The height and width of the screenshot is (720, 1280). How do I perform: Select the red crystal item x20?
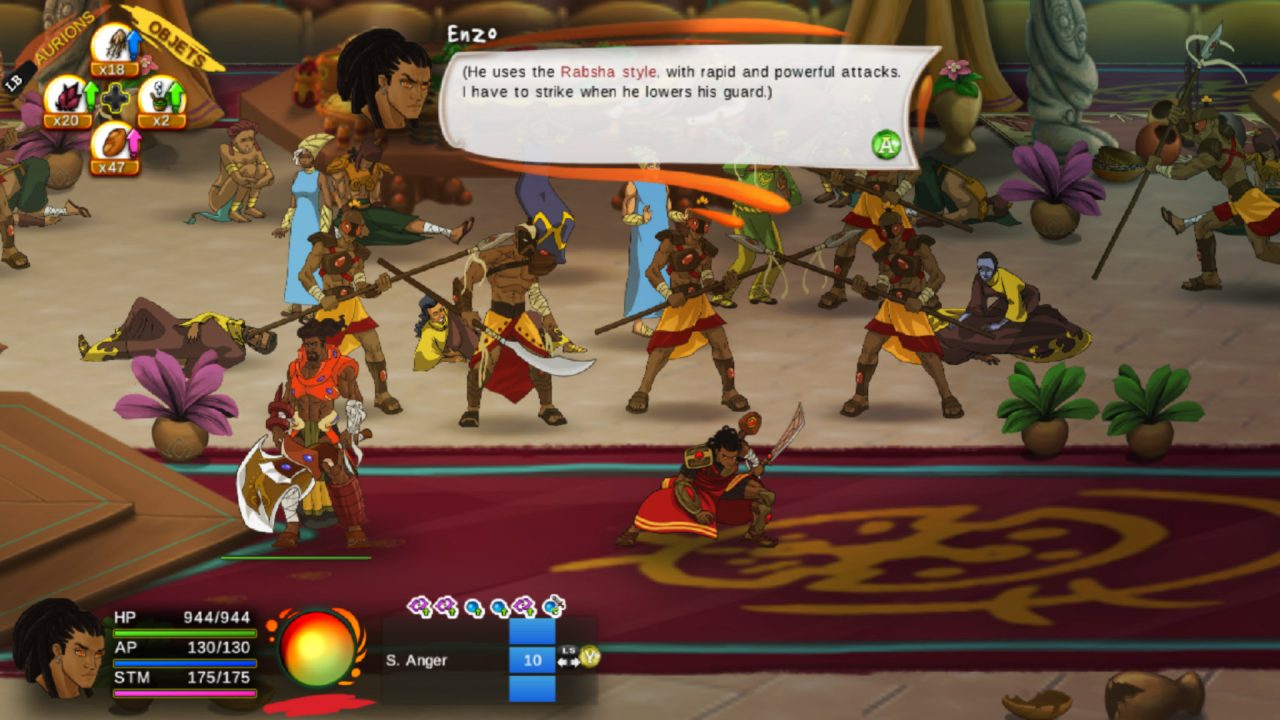pyautogui.click(x=66, y=98)
